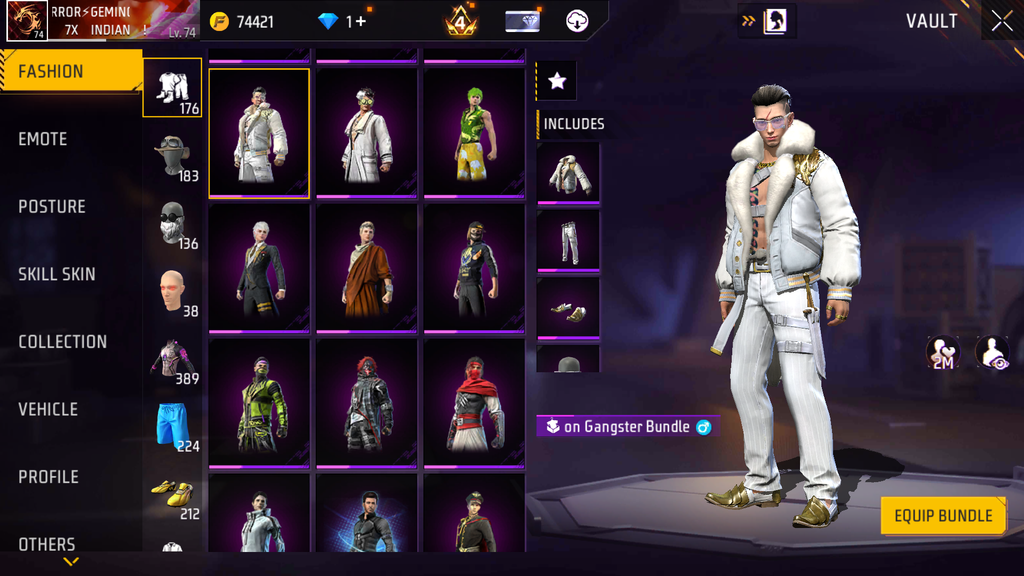
Task: Pick the orange robe bundle
Action: (367, 268)
